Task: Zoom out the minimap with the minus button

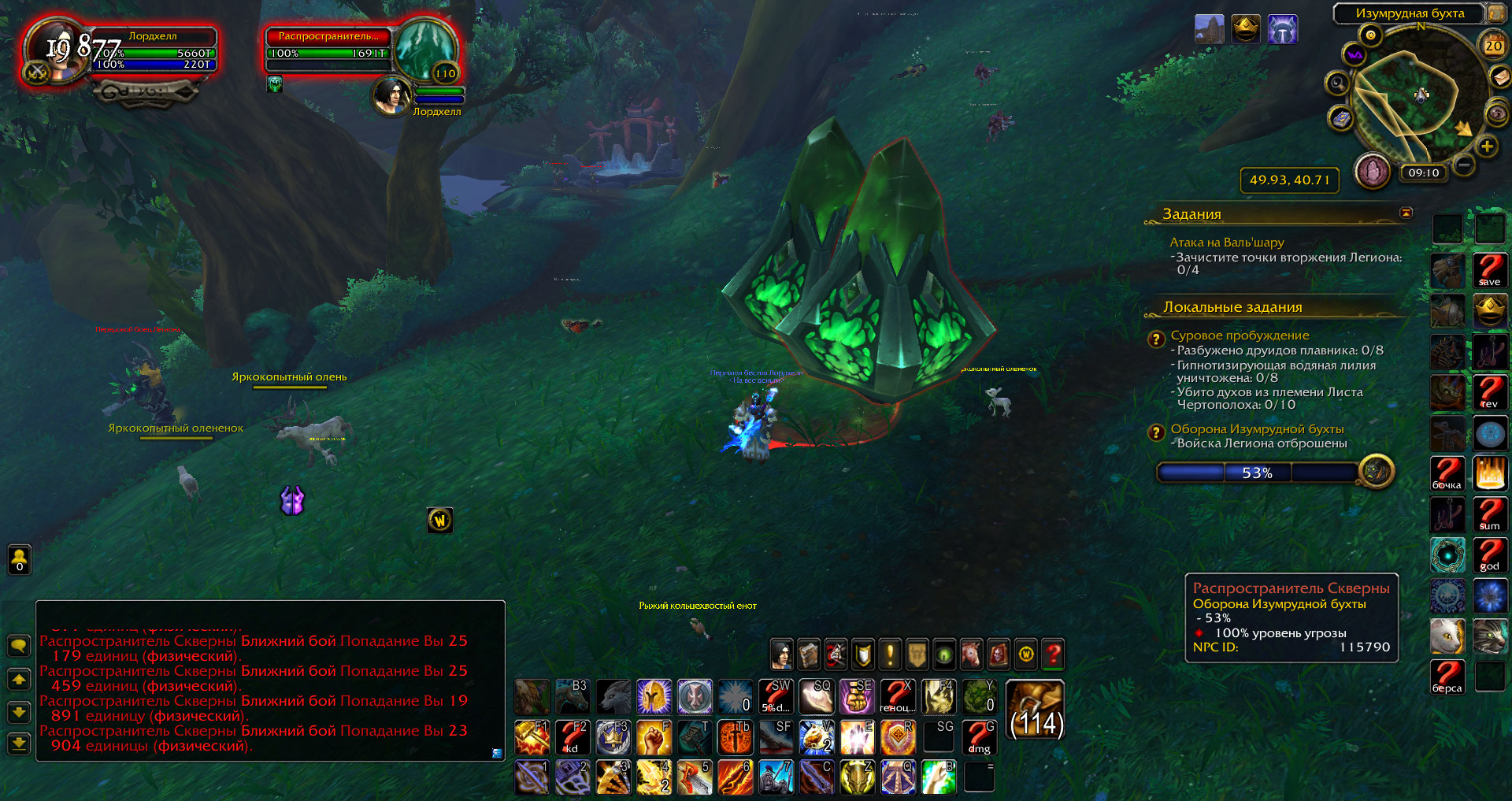Action: click(1464, 165)
